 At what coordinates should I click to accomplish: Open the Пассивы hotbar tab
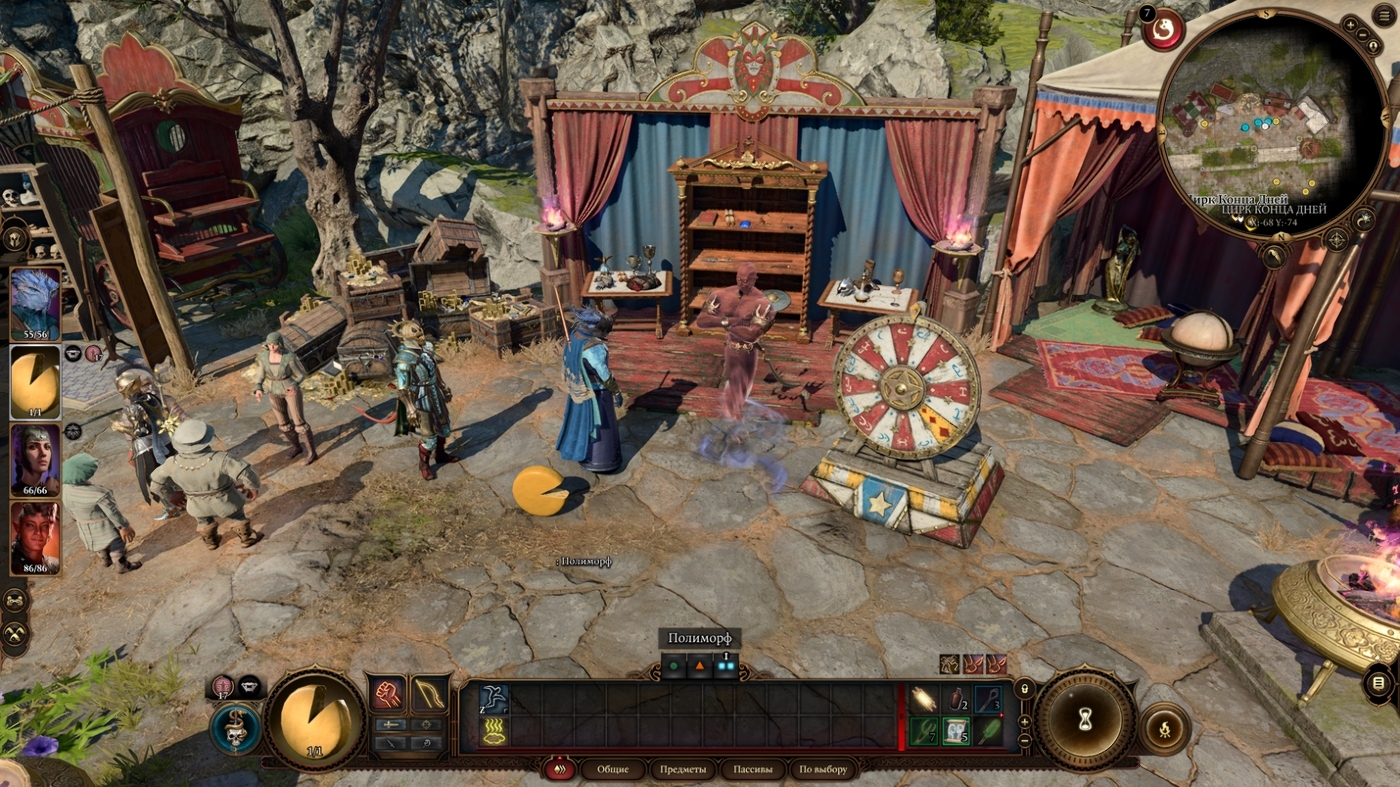752,769
